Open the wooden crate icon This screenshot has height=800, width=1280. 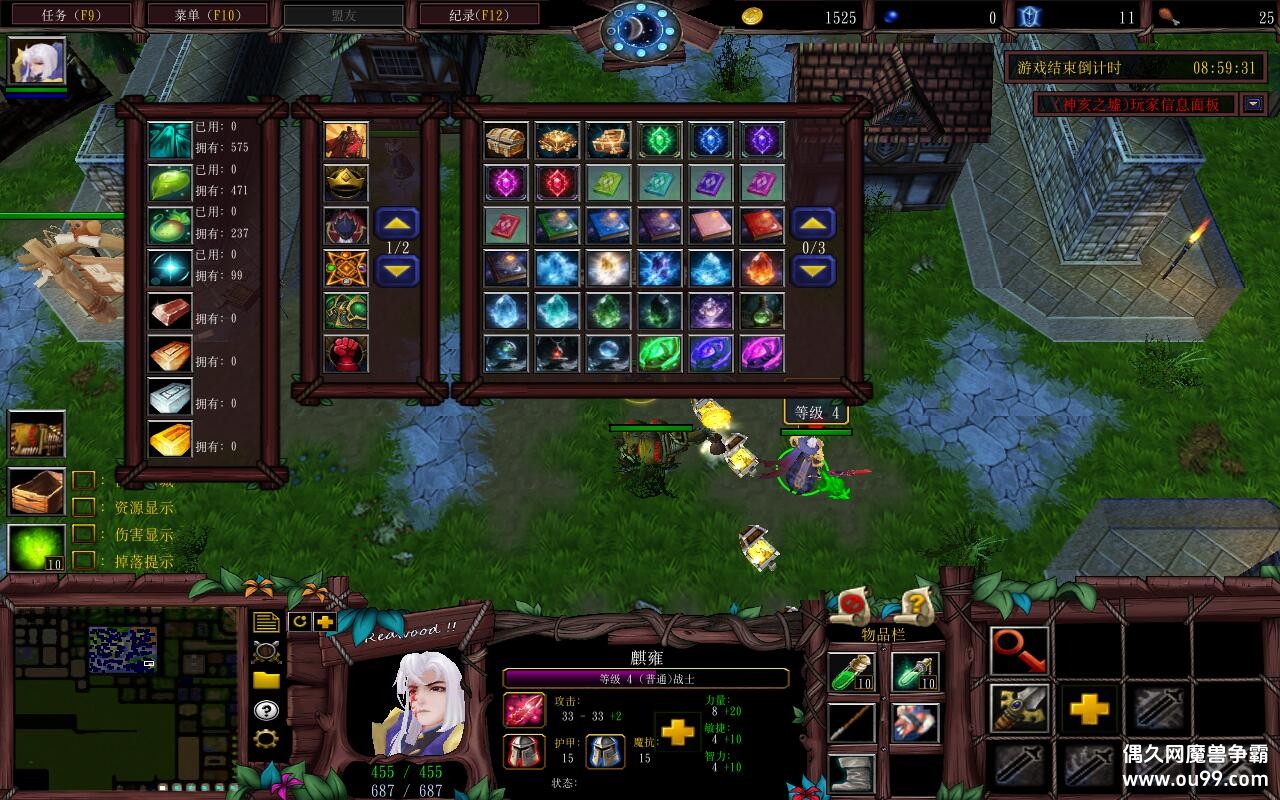tap(37, 491)
